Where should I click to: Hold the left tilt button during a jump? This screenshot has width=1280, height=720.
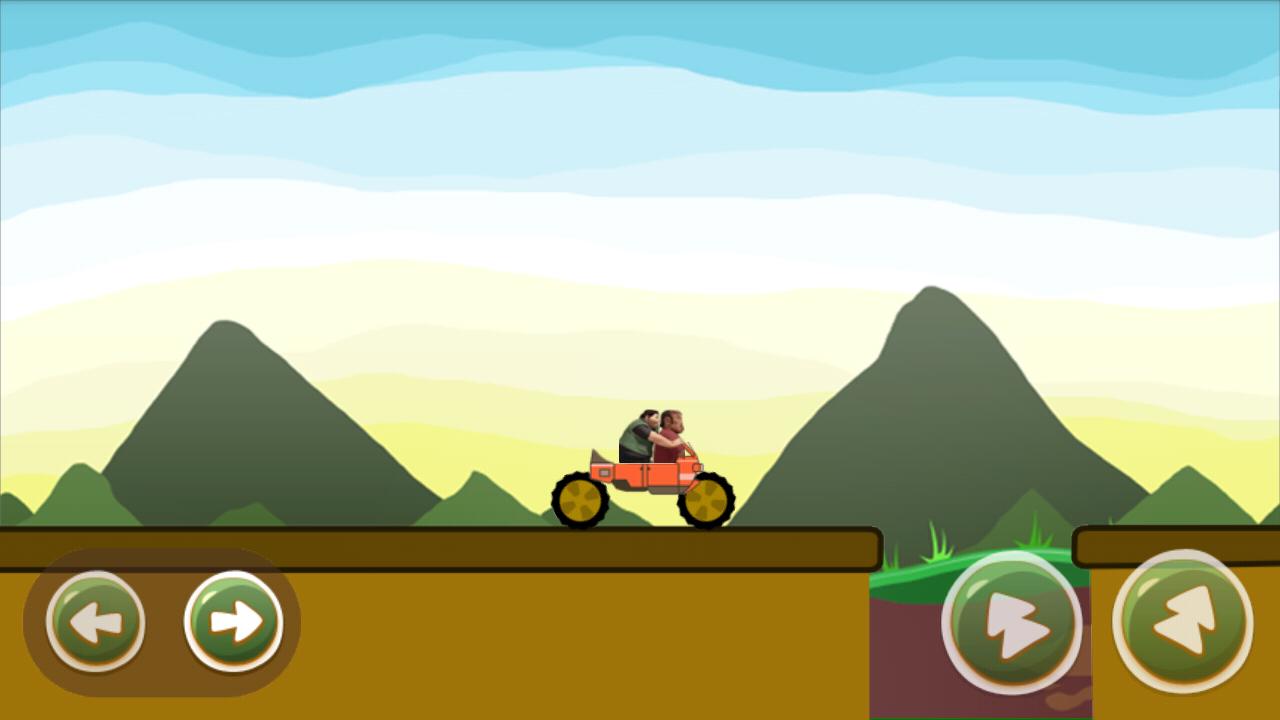coord(95,620)
